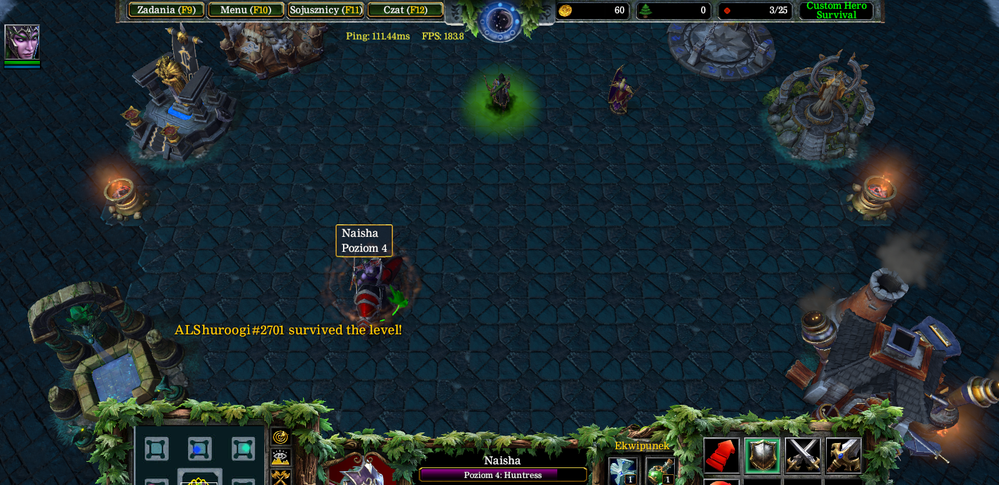Open the Menu button
The width and height of the screenshot is (999, 485).
[246, 10]
